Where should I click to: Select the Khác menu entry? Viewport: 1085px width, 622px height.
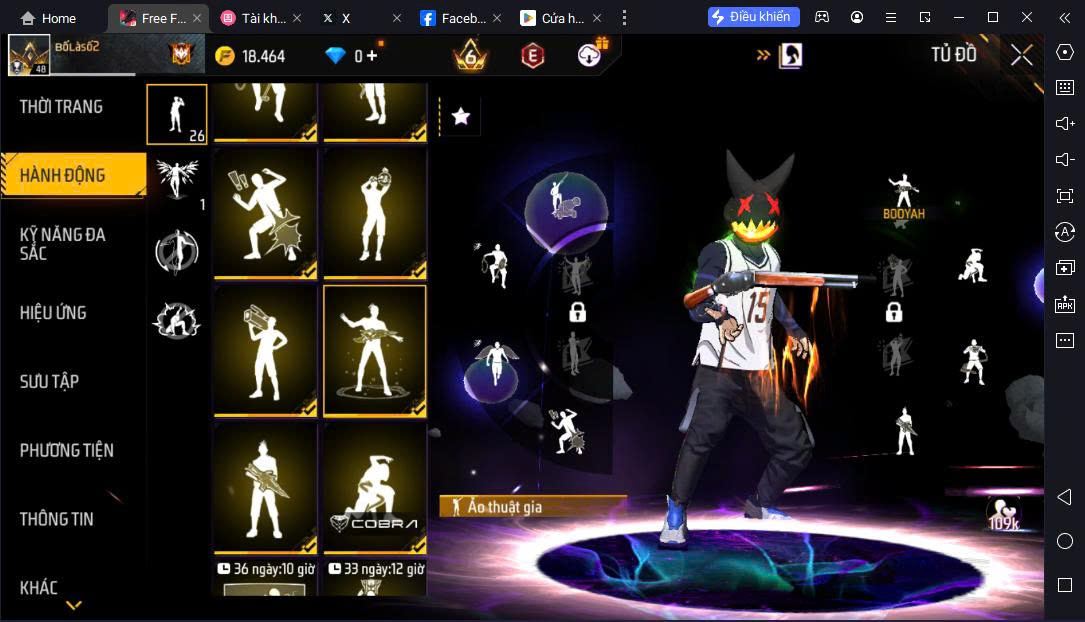pos(39,588)
